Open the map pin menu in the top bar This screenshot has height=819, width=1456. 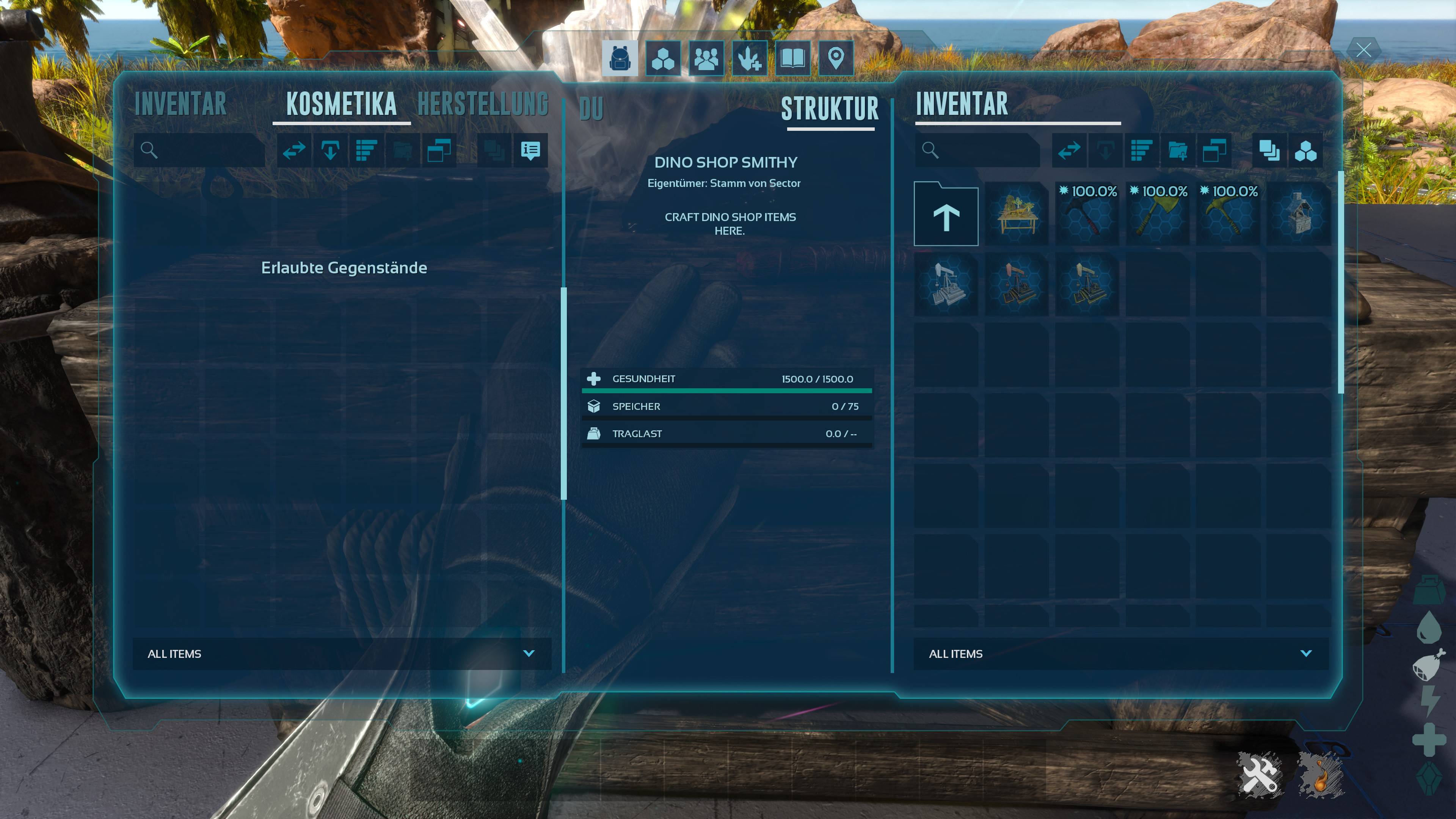click(x=836, y=58)
